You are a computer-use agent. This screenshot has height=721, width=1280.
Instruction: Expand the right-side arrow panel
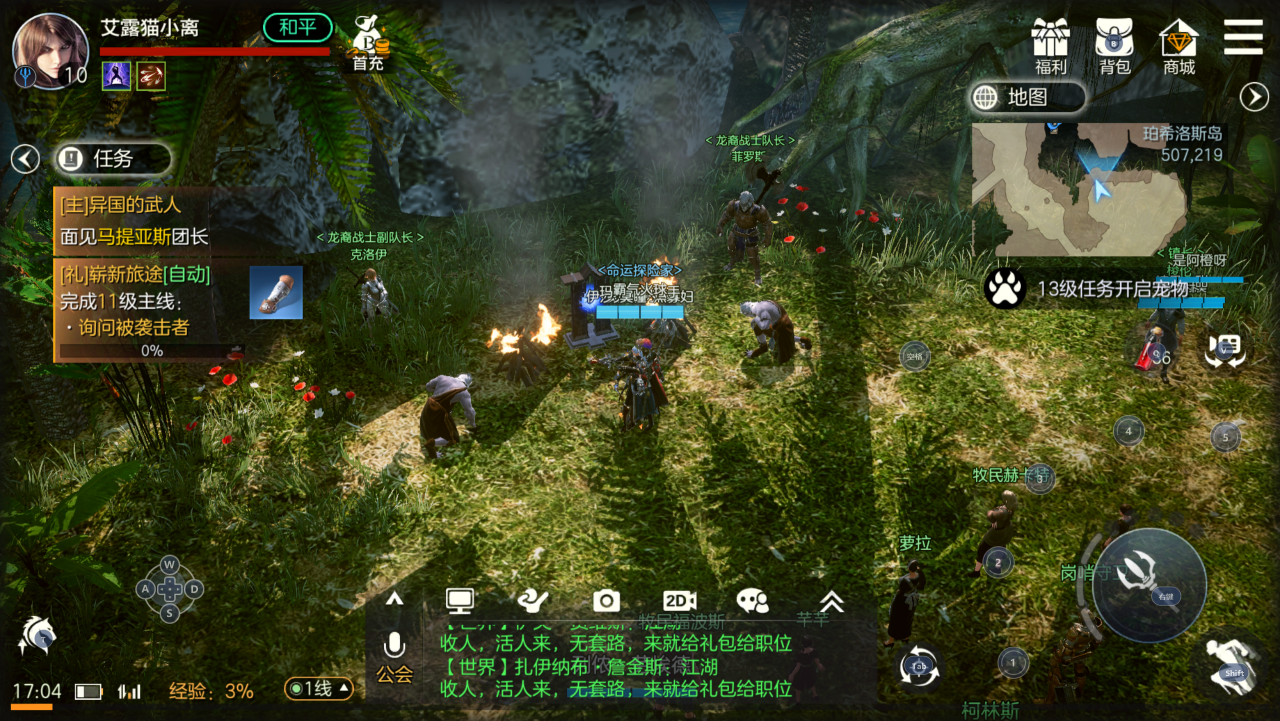coord(1254,97)
